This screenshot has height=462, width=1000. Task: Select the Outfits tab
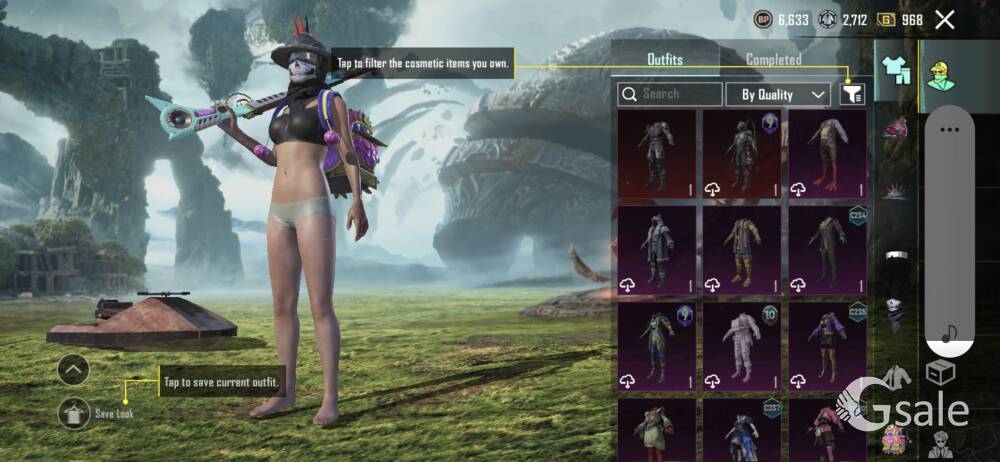tap(664, 60)
